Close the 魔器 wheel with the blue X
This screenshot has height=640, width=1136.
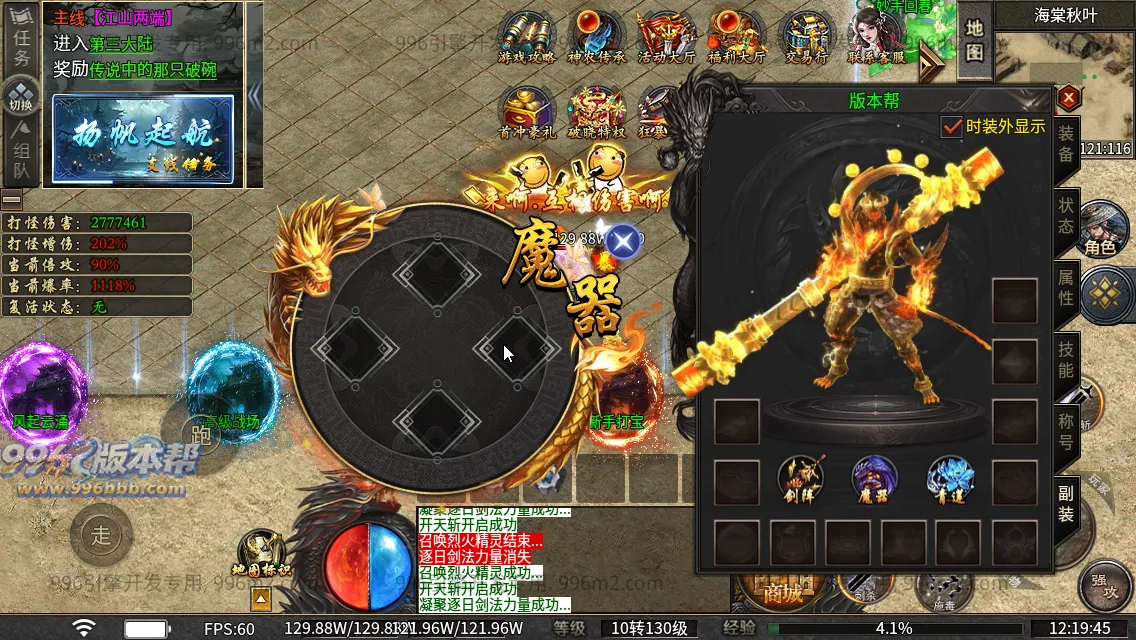(x=623, y=241)
